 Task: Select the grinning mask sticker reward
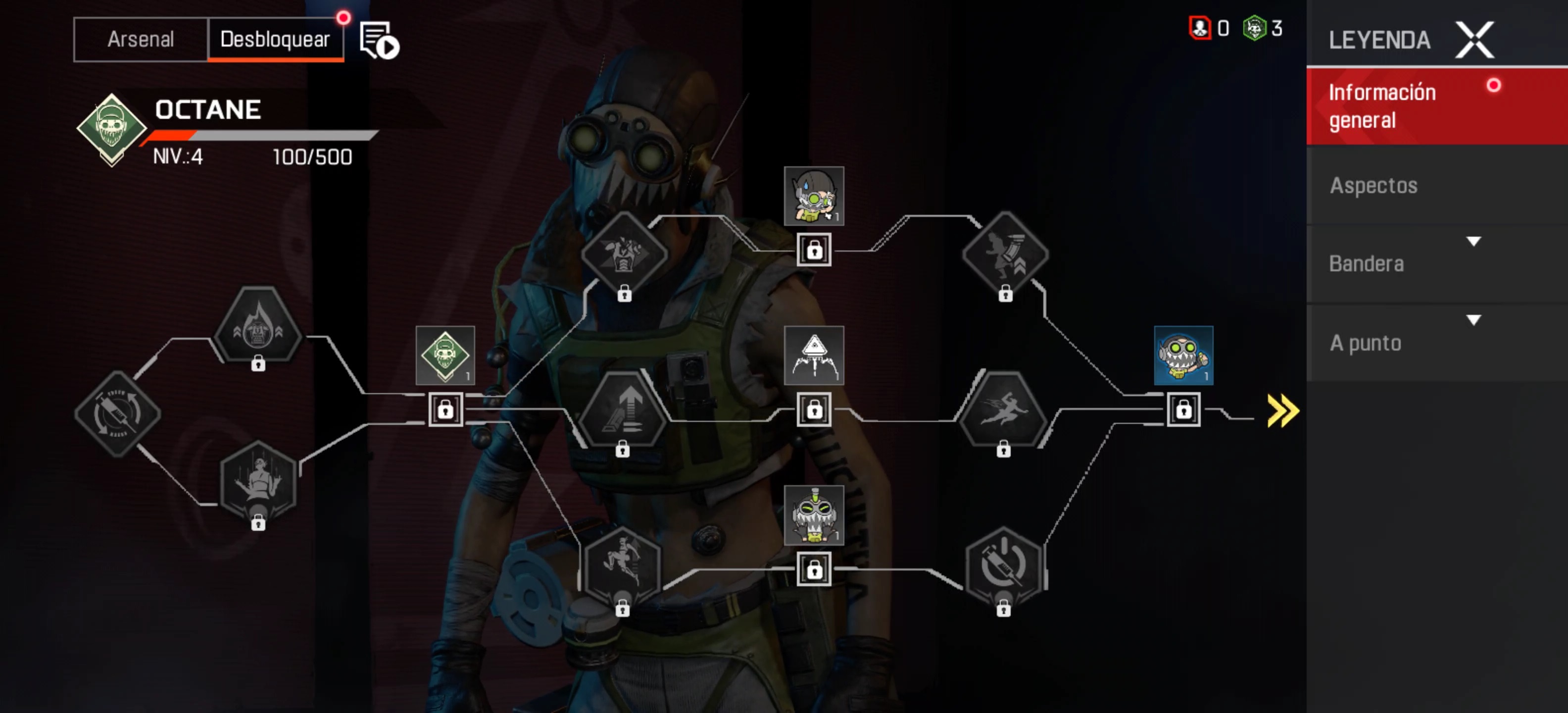(x=814, y=515)
